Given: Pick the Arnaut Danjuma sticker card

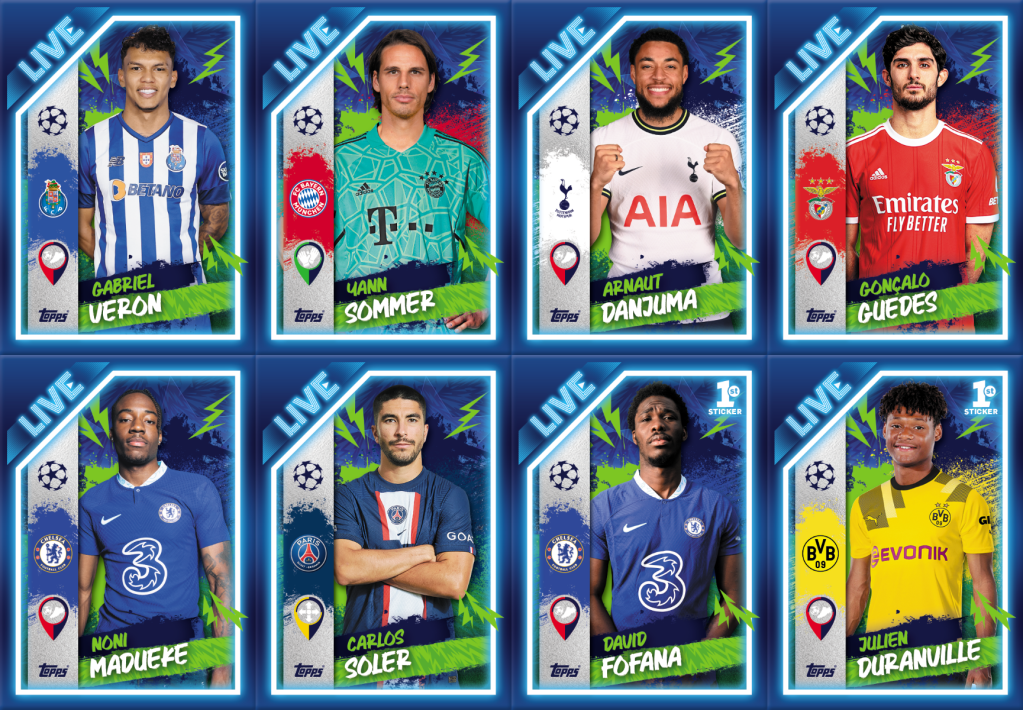Looking at the screenshot, I should (x=640, y=176).
